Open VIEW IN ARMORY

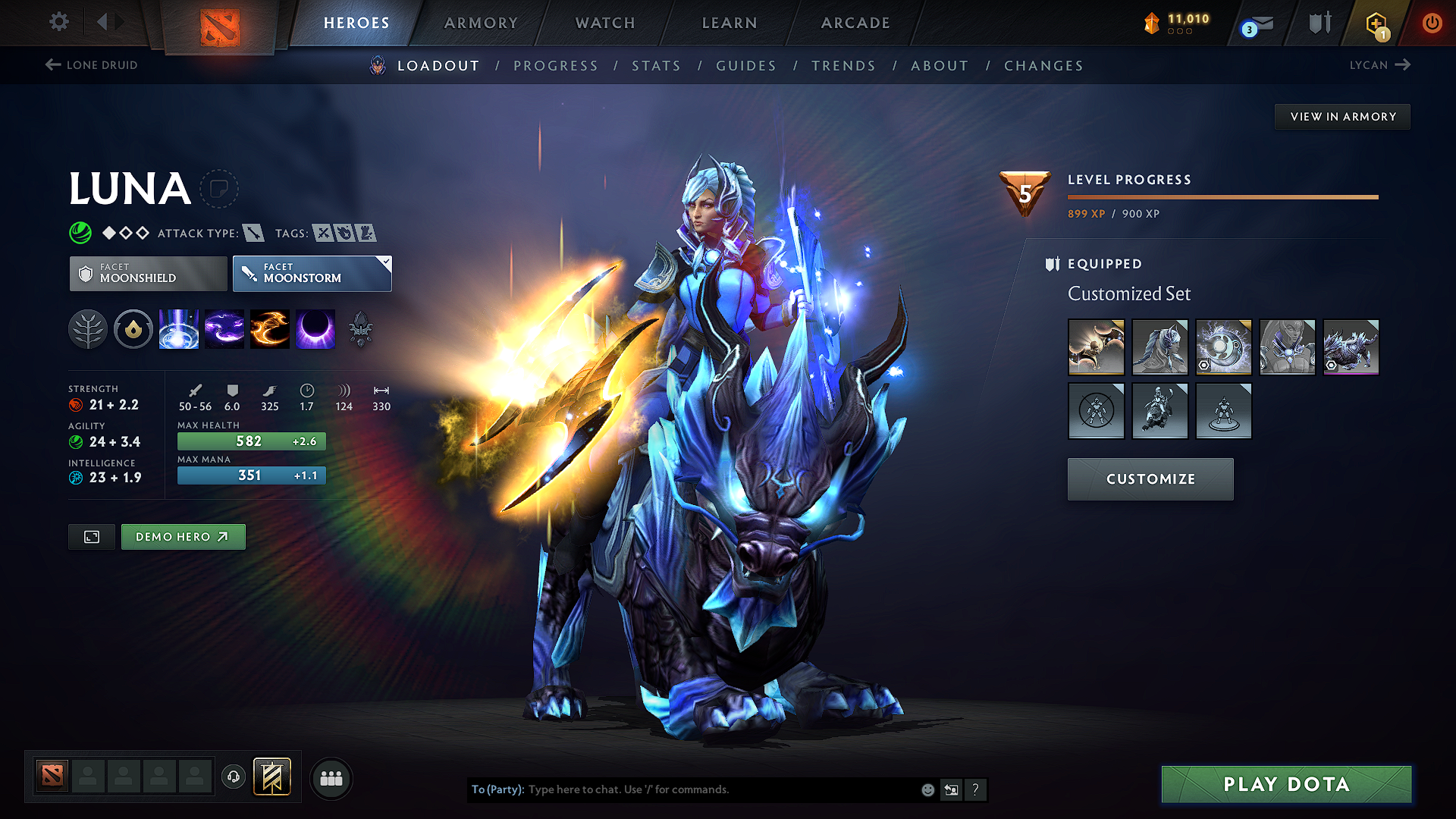pos(1341,116)
